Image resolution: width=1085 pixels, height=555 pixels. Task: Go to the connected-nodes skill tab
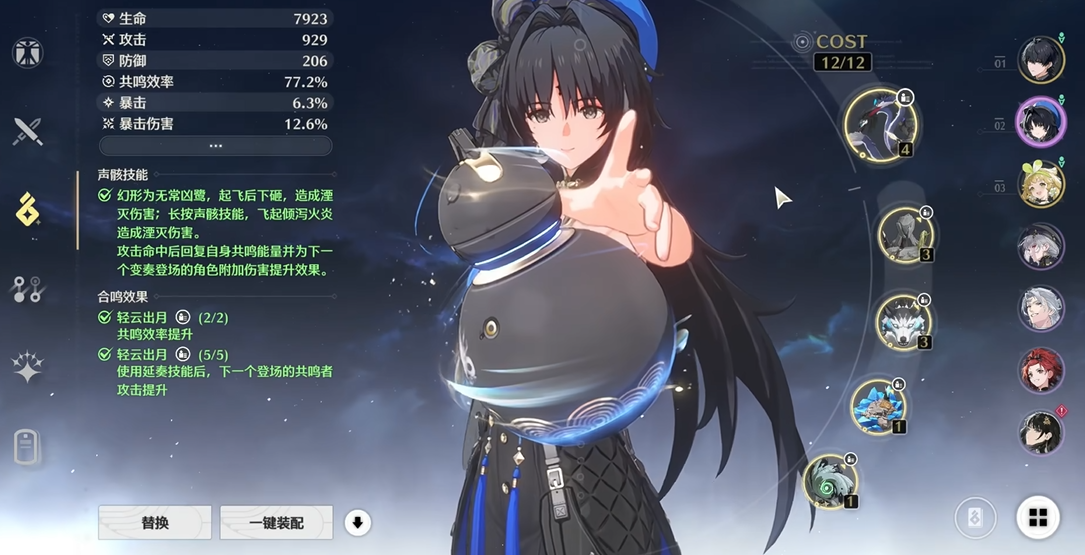[27, 289]
